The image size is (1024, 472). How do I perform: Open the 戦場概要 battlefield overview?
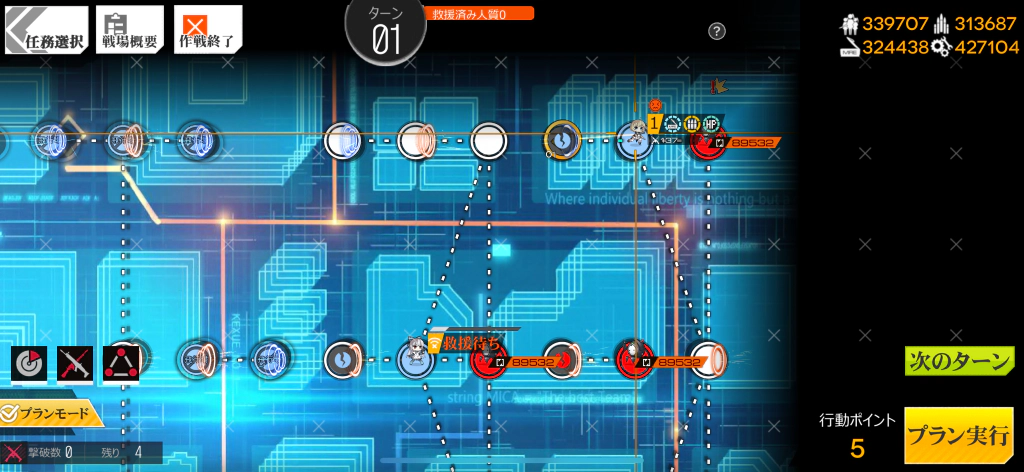[127, 27]
